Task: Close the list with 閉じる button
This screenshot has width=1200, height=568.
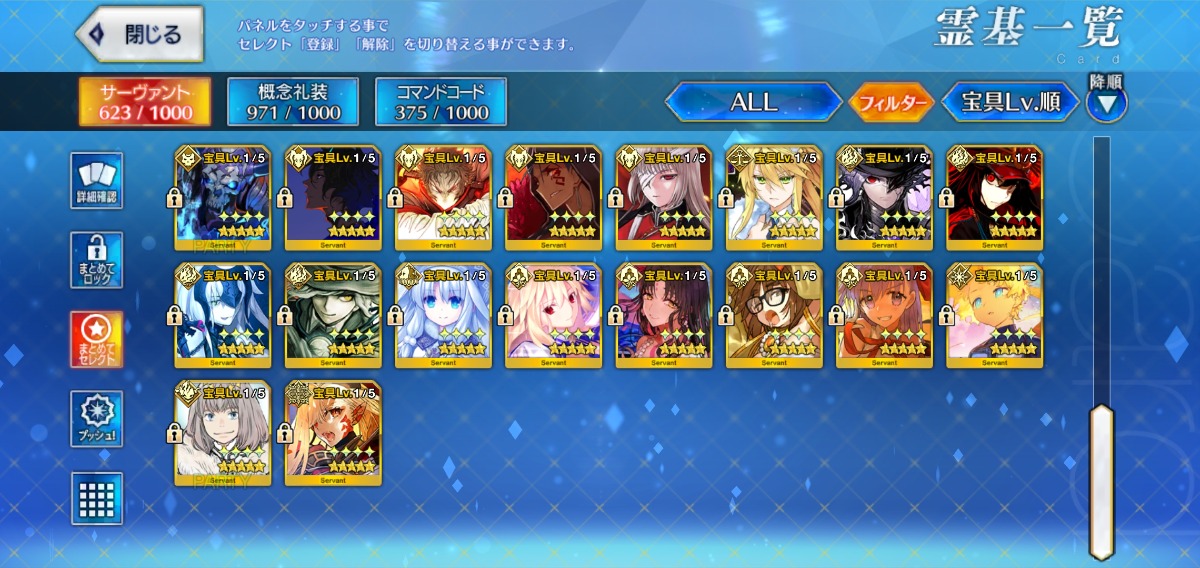Action: 139,35
